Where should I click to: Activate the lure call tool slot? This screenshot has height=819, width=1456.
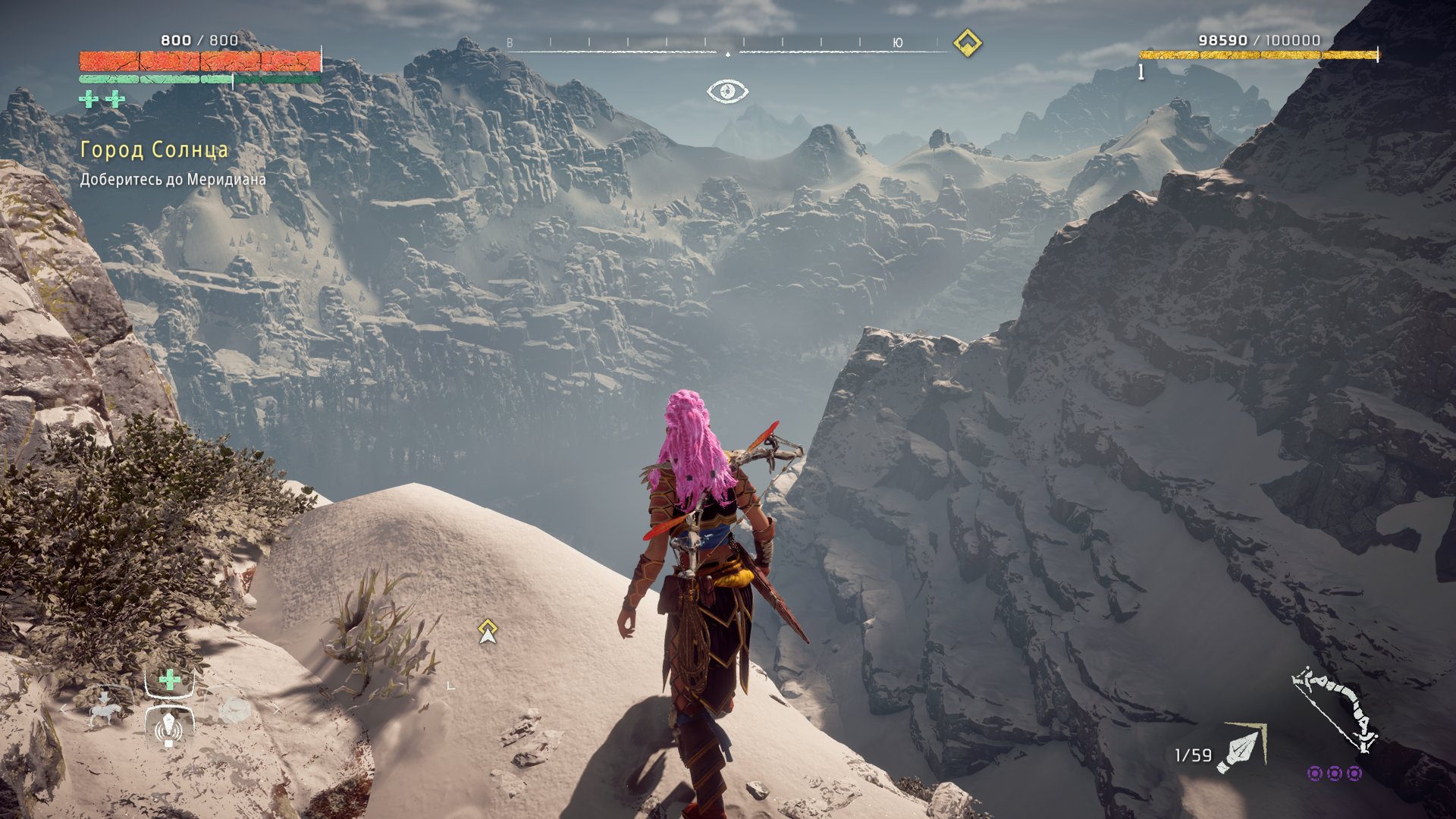(x=169, y=728)
